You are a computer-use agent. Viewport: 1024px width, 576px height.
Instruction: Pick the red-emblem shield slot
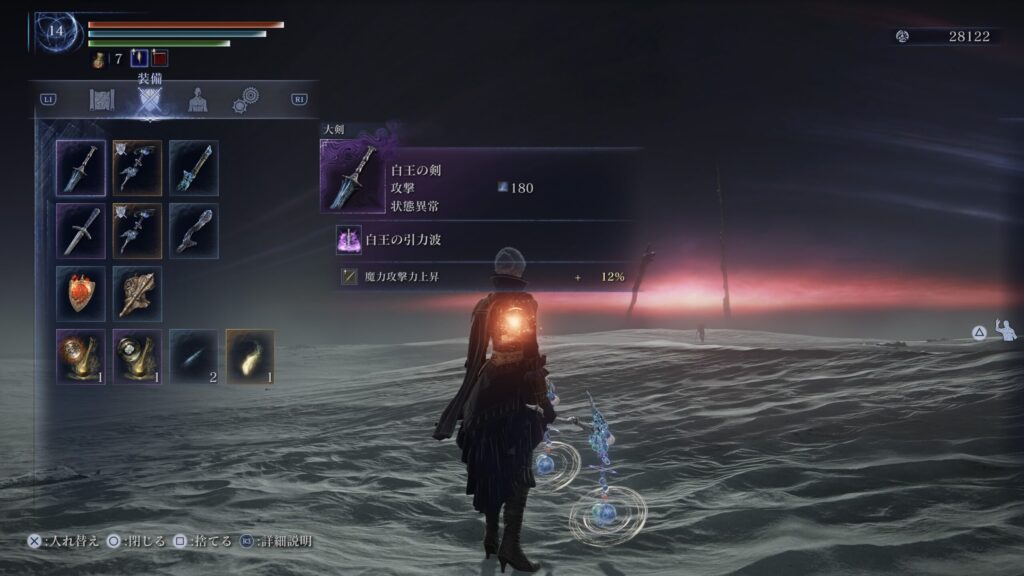point(81,293)
